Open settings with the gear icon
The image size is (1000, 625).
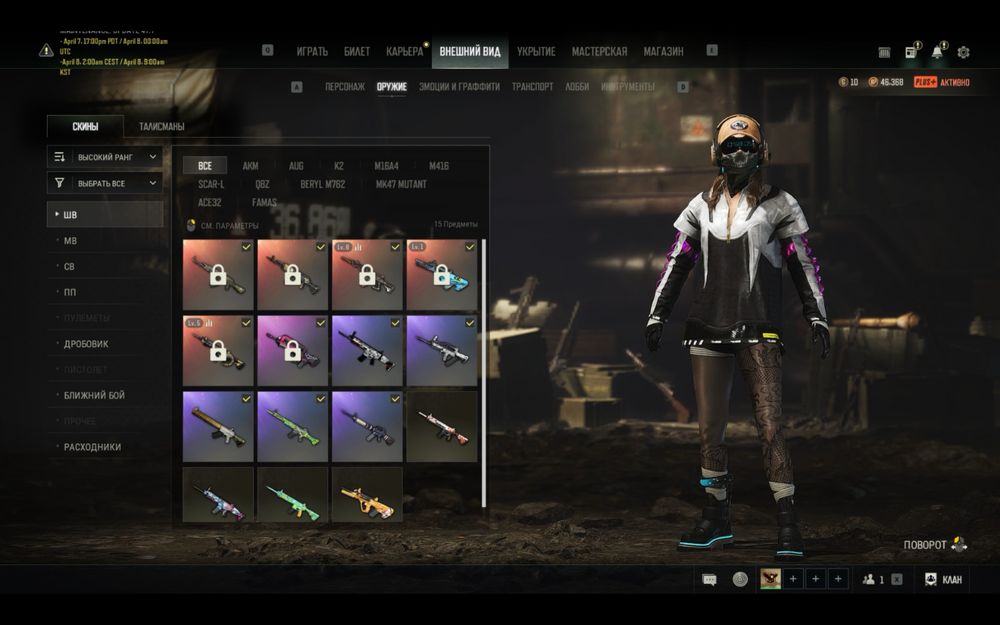click(963, 52)
